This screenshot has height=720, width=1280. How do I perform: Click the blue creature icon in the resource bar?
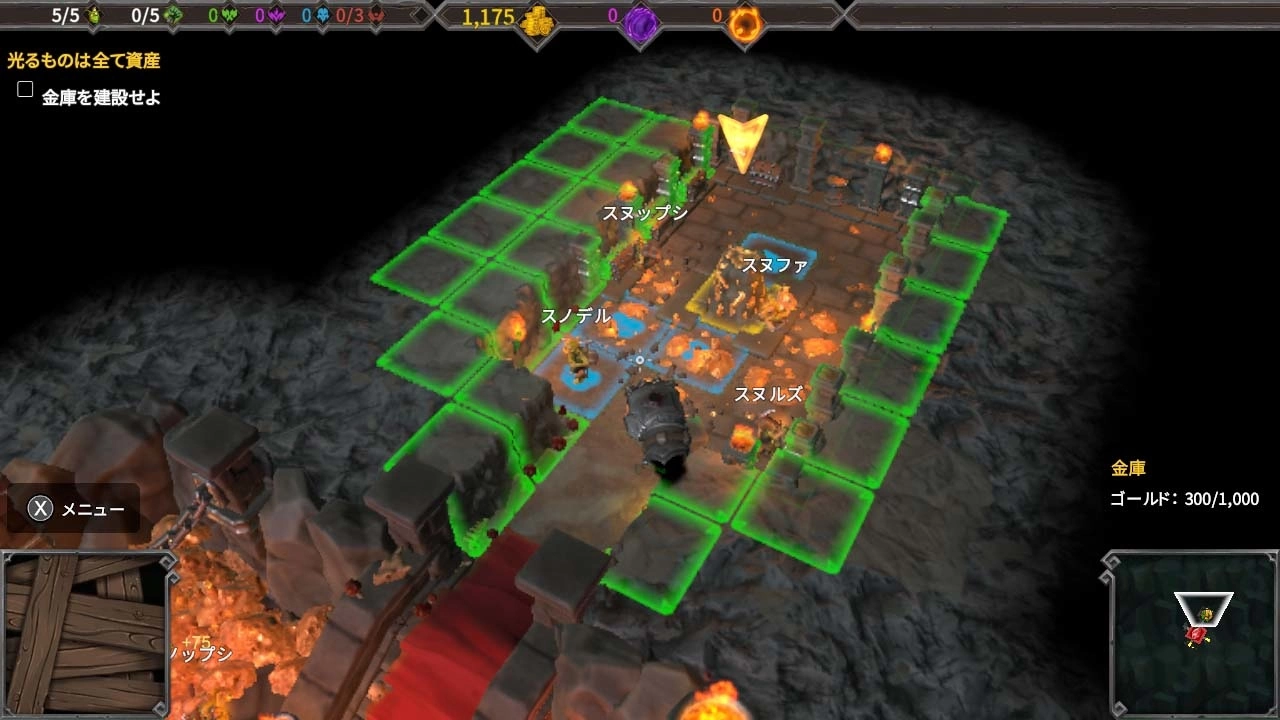[x=322, y=15]
